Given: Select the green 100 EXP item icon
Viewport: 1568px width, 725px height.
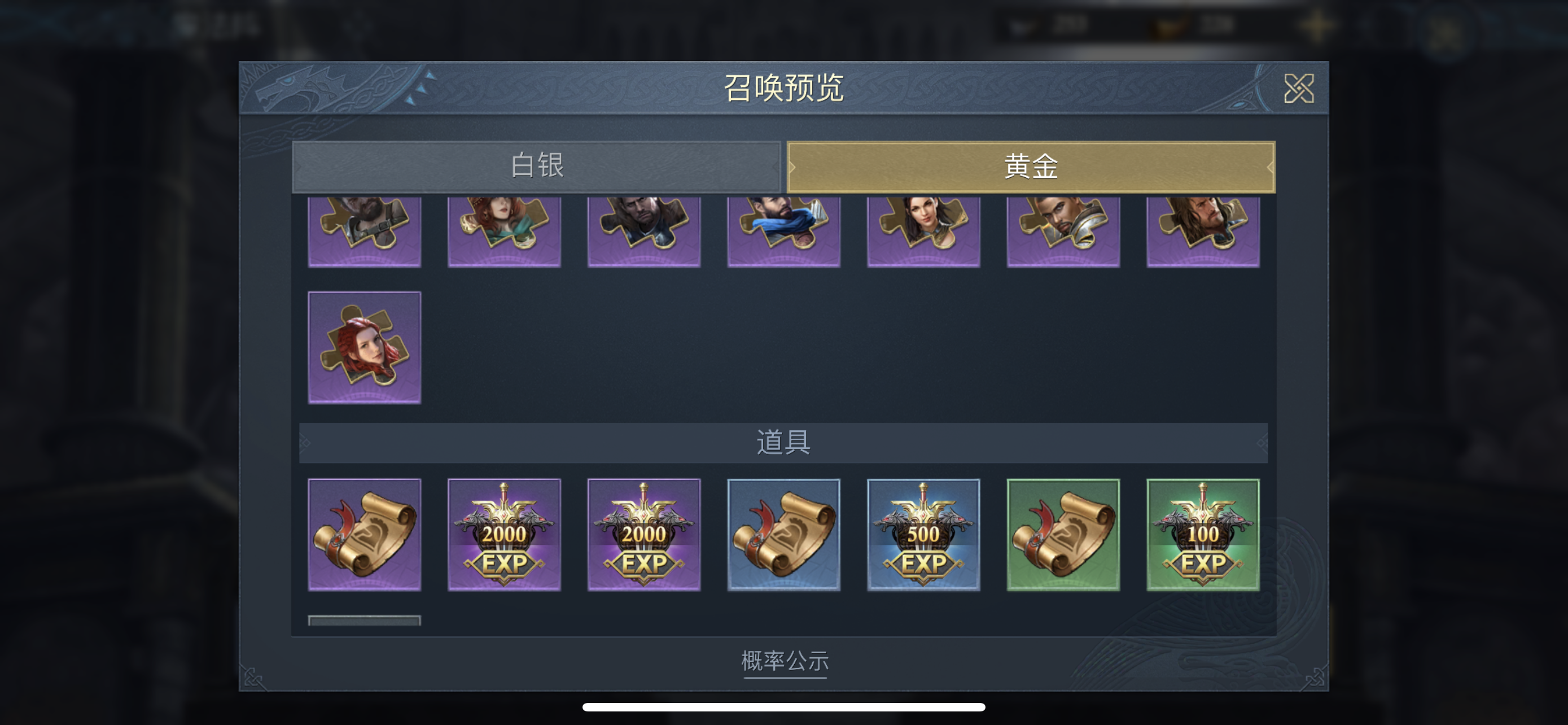Looking at the screenshot, I should tap(1202, 535).
